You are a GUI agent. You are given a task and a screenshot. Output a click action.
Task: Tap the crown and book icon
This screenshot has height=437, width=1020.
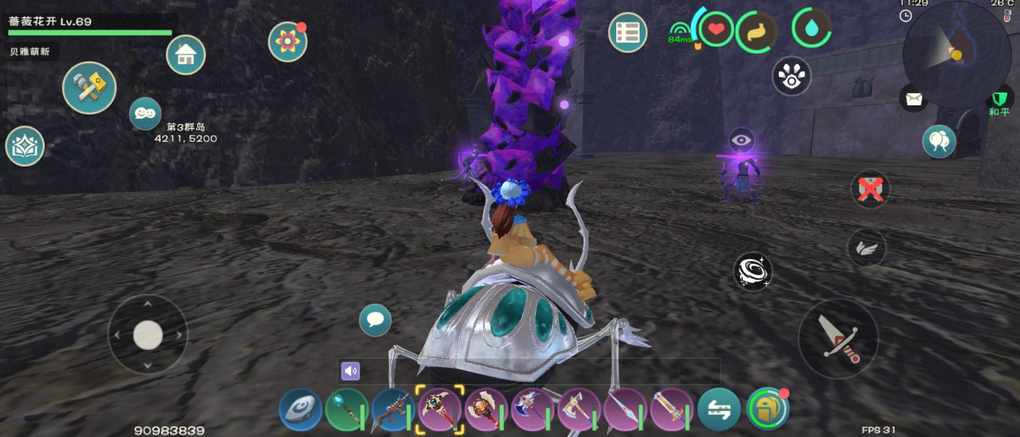coord(25,146)
